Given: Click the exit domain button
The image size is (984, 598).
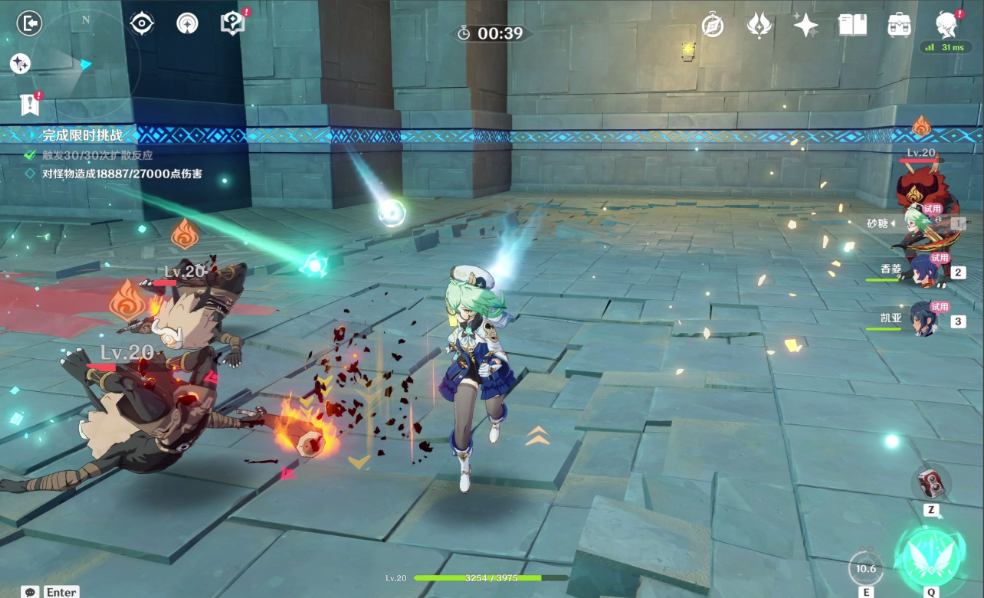Looking at the screenshot, I should [30, 23].
